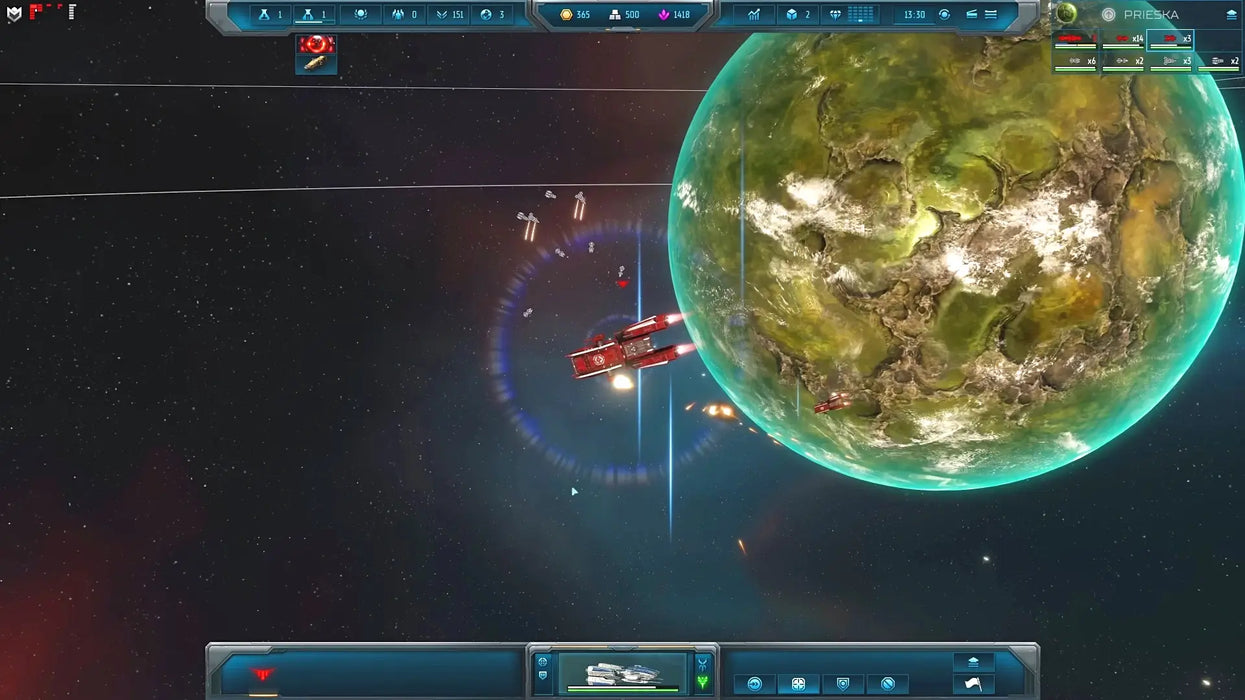Open the red research item in the queue dropdown

click(x=317, y=44)
